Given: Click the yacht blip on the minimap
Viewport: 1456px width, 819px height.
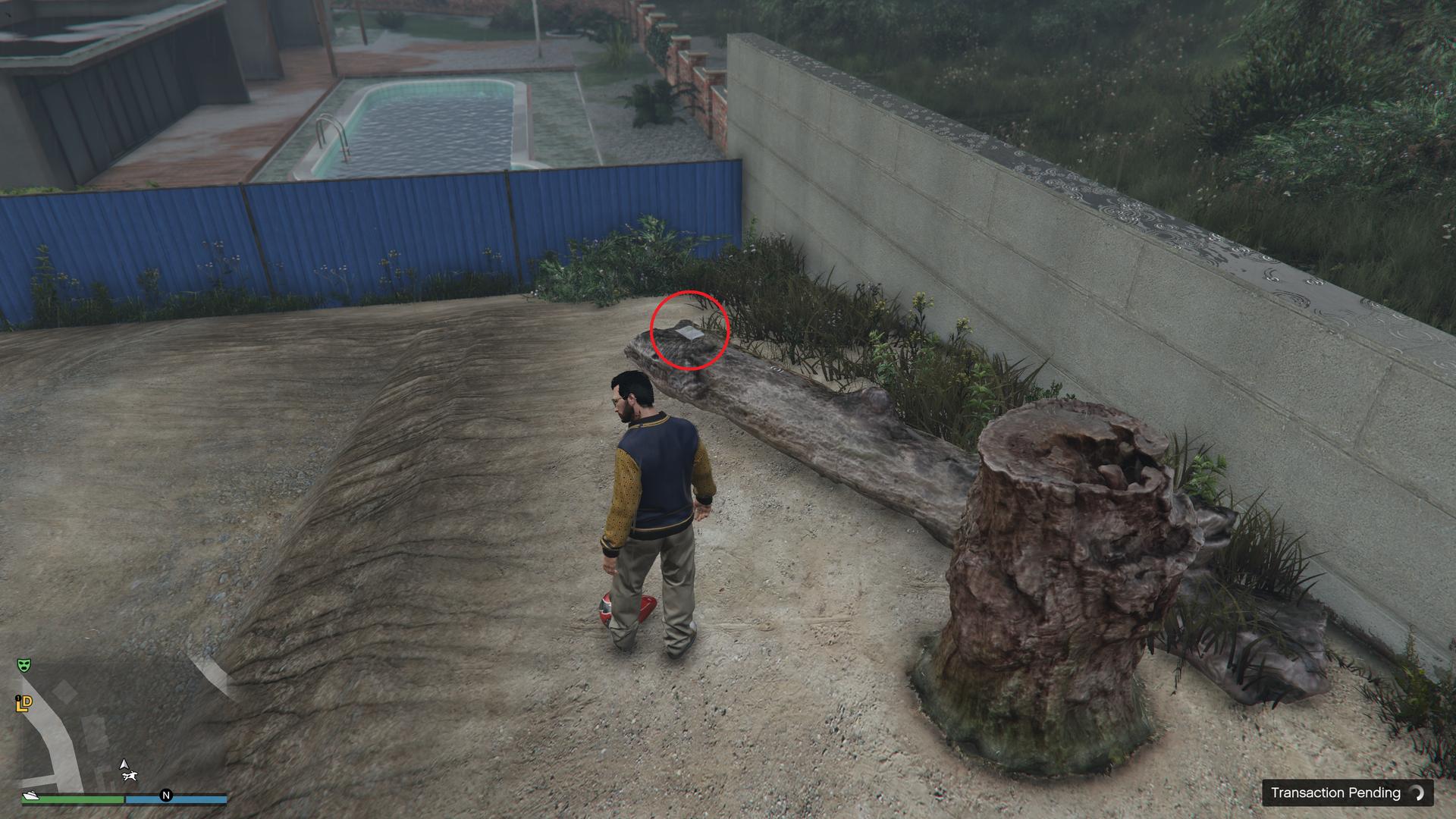Looking at the screenshot, I should click(31, 795).
